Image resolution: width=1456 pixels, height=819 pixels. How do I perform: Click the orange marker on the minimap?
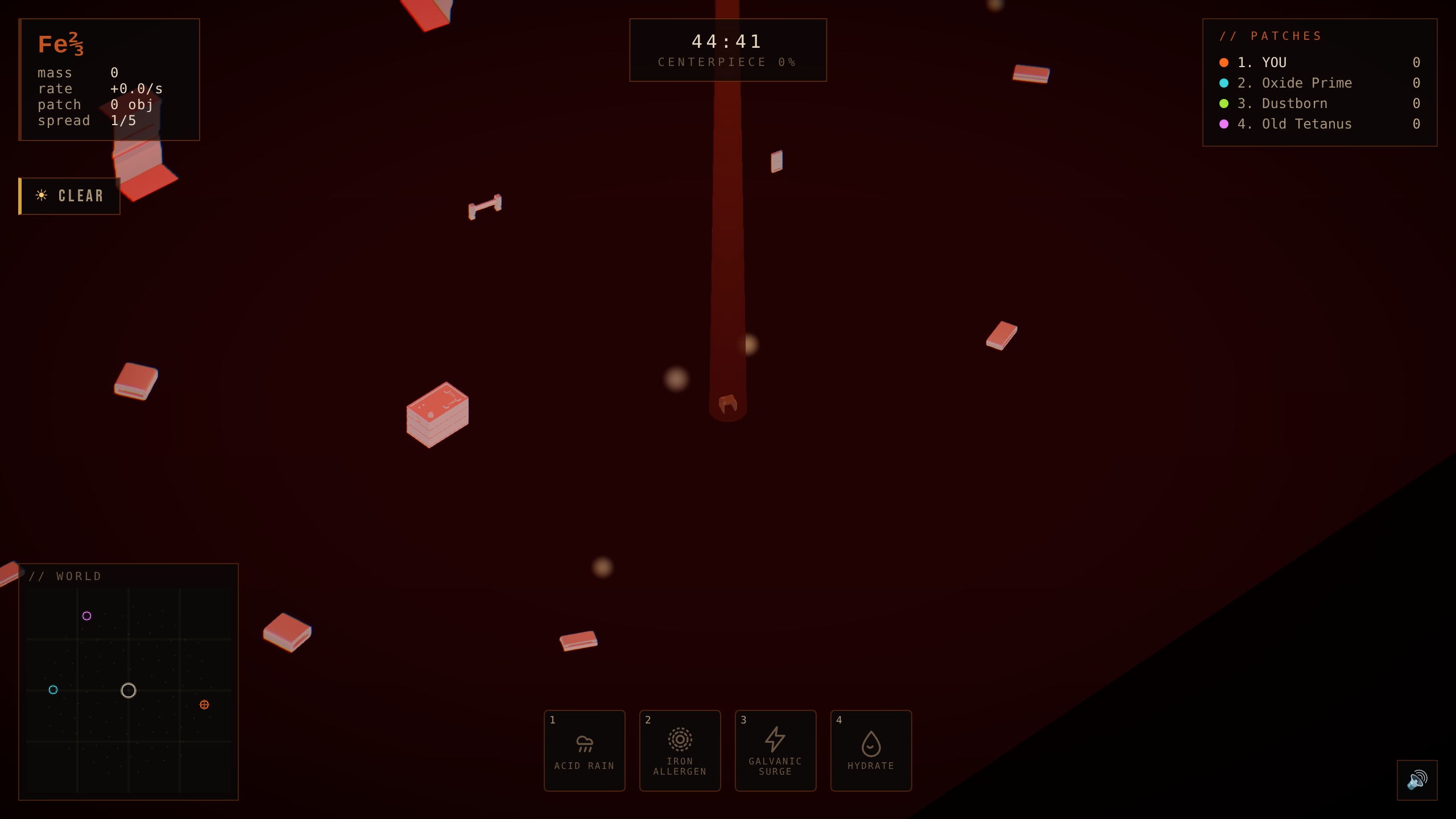pos(204,705)
